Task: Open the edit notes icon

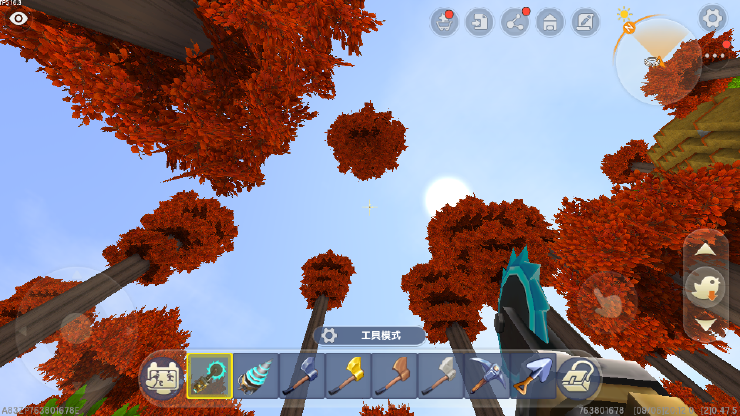Action: coord(585,22)
